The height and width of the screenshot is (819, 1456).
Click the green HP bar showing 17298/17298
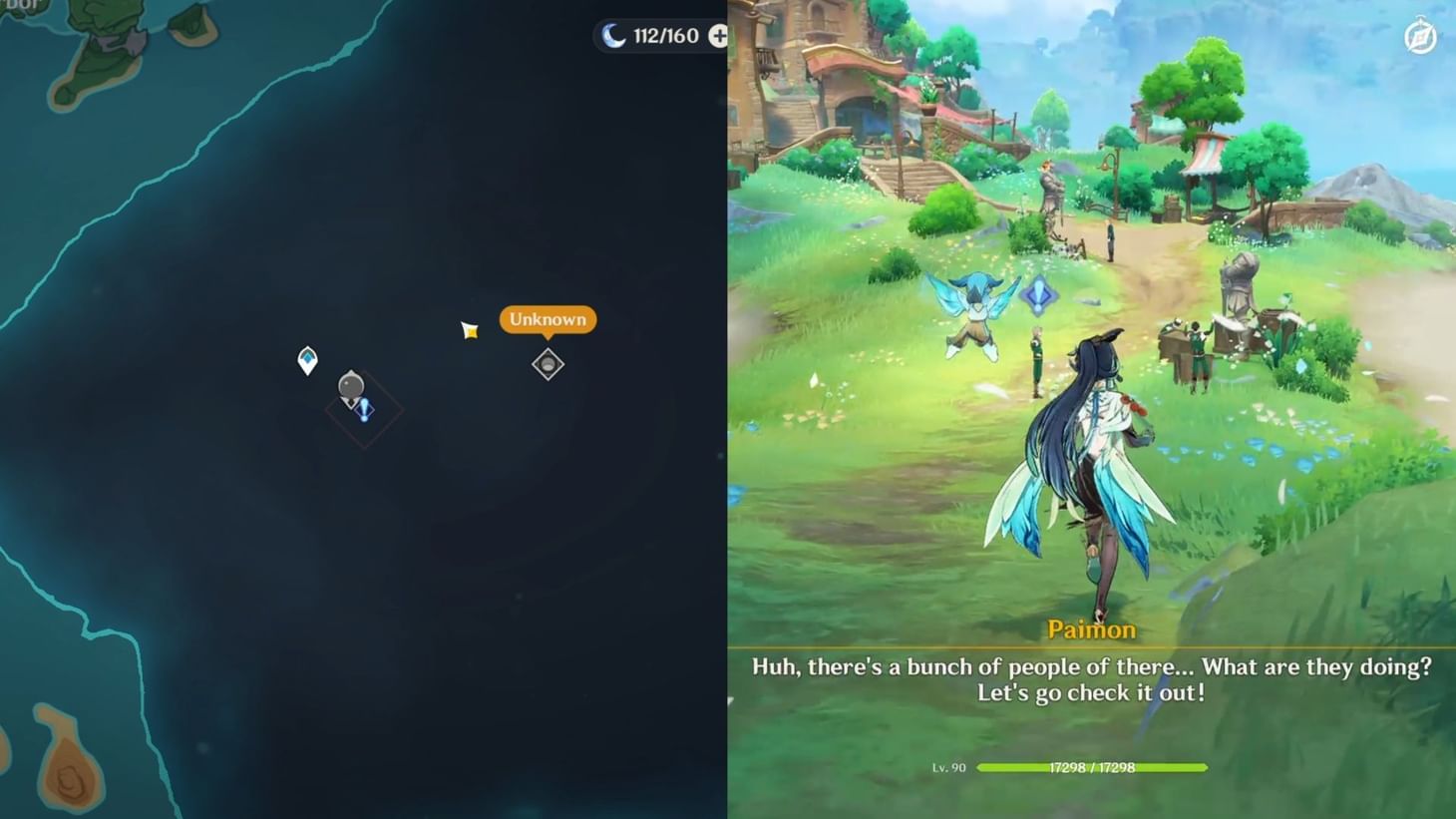pyautogui.click(x=1091, y=767)
